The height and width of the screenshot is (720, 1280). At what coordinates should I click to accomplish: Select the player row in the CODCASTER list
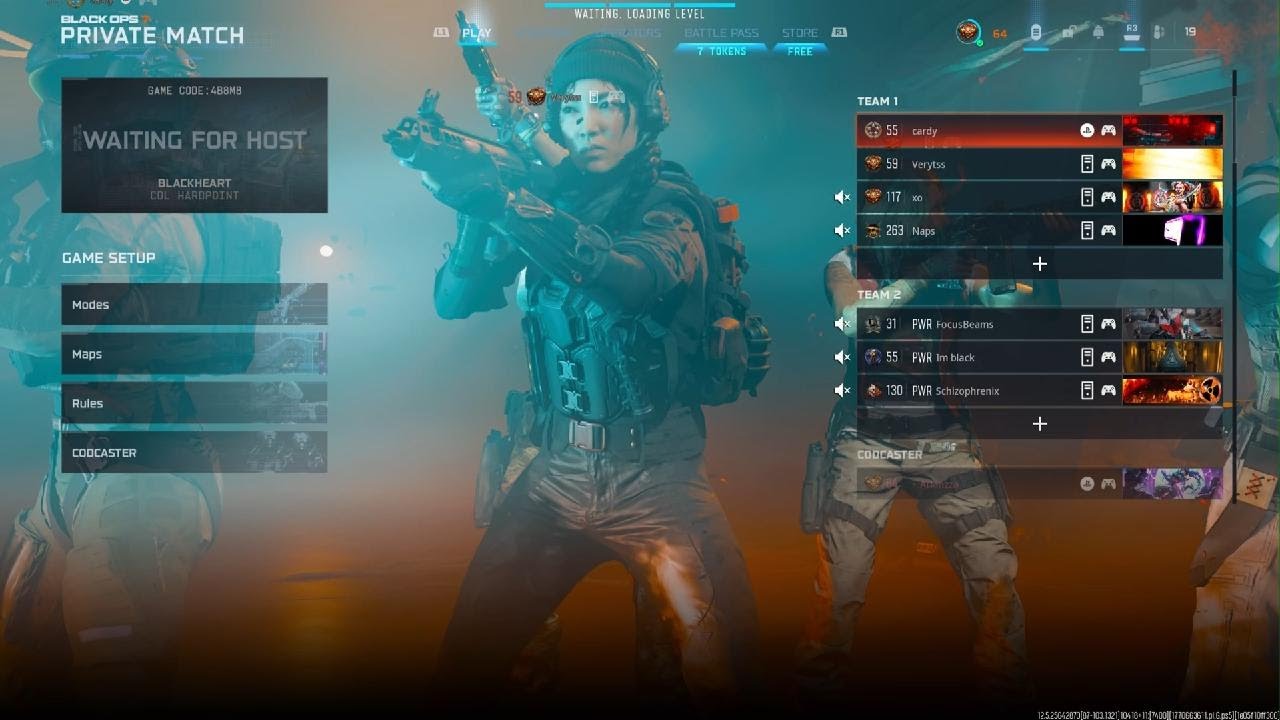pos(980,484)
